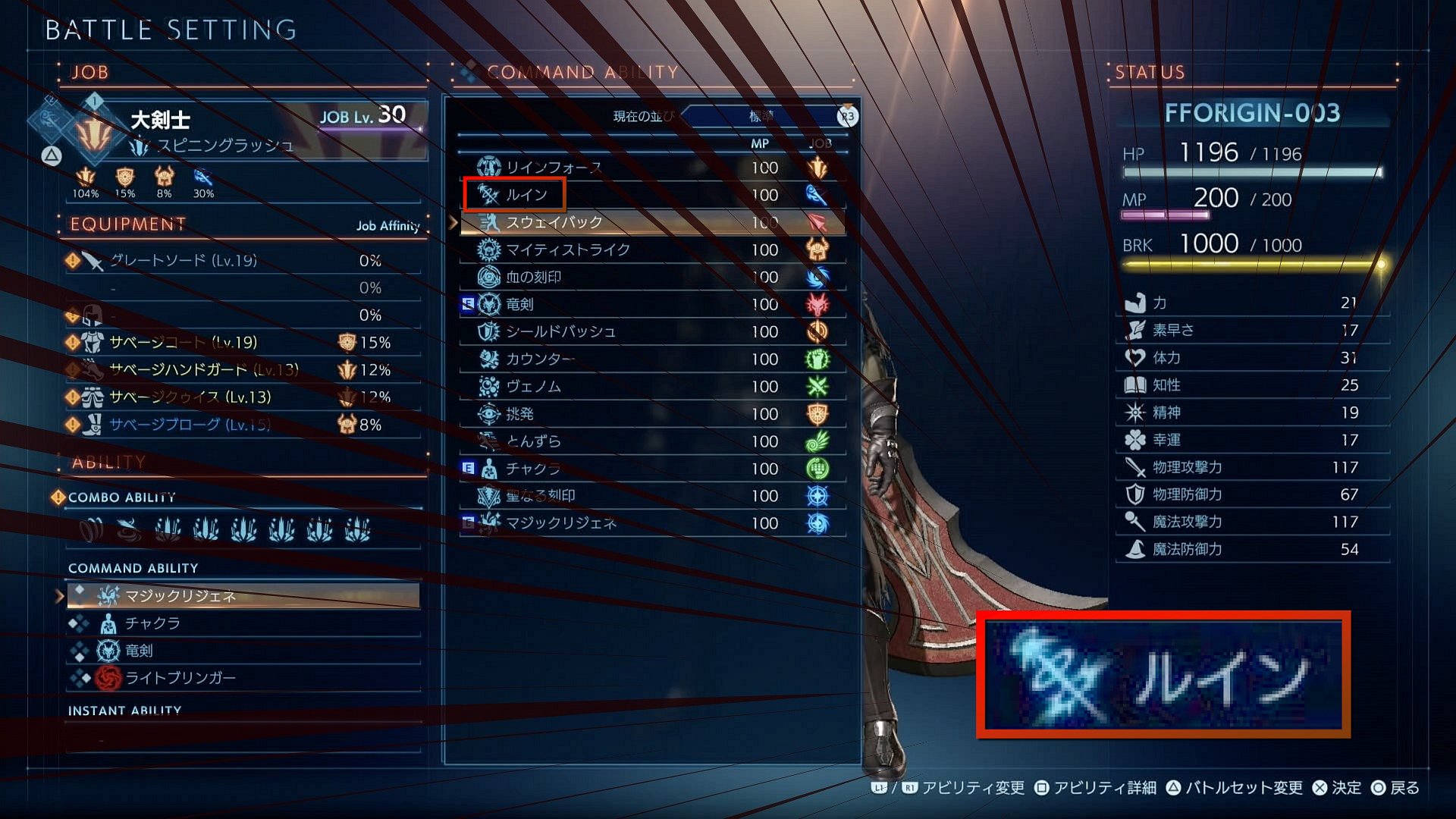Select the 血の刻印 ability

[533, 277]
